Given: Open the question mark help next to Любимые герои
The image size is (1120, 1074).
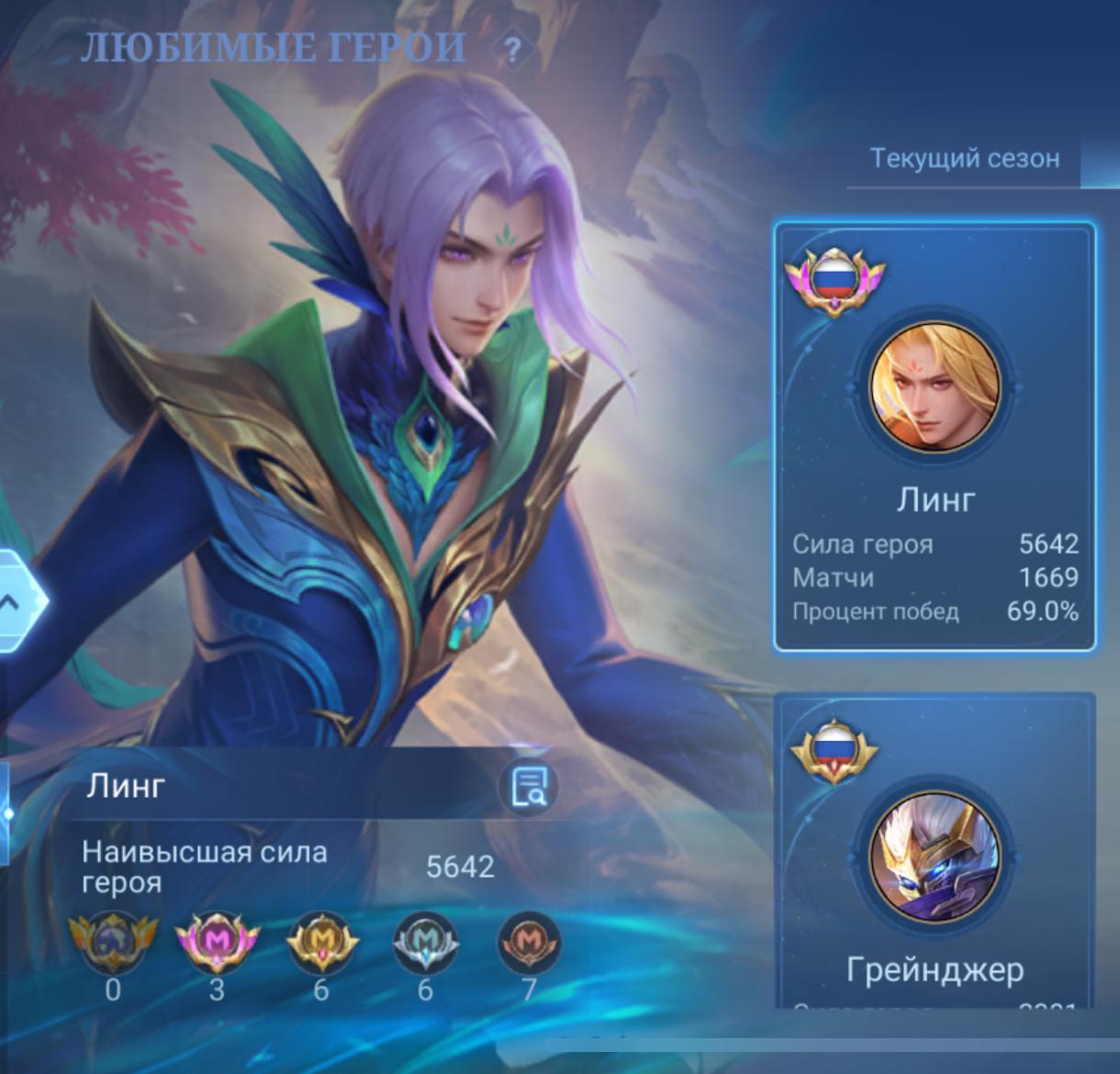Looking at the screenshot, I should (513, 50).
